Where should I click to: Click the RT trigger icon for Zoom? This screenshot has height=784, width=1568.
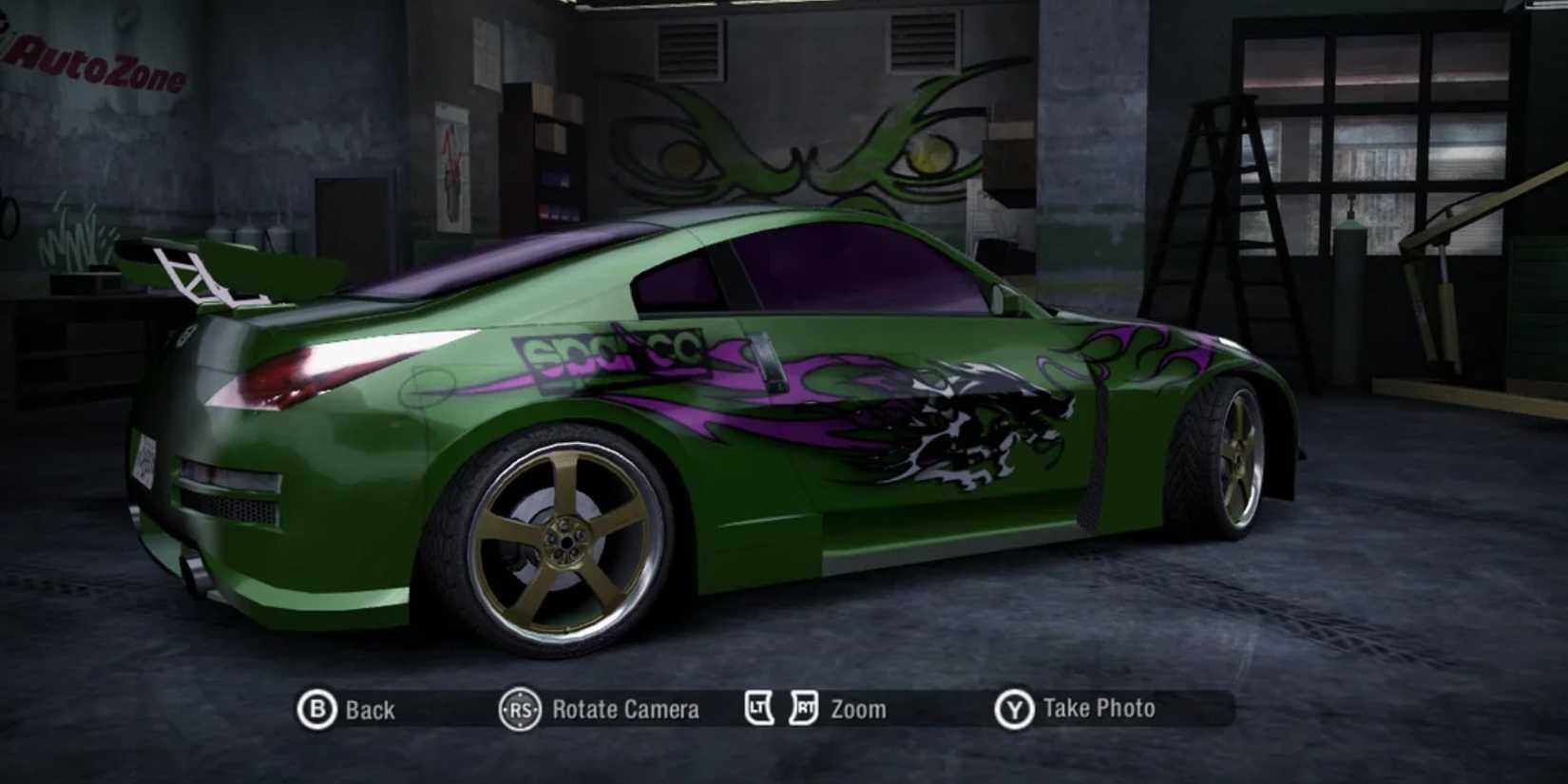click(x=803, y=708)
